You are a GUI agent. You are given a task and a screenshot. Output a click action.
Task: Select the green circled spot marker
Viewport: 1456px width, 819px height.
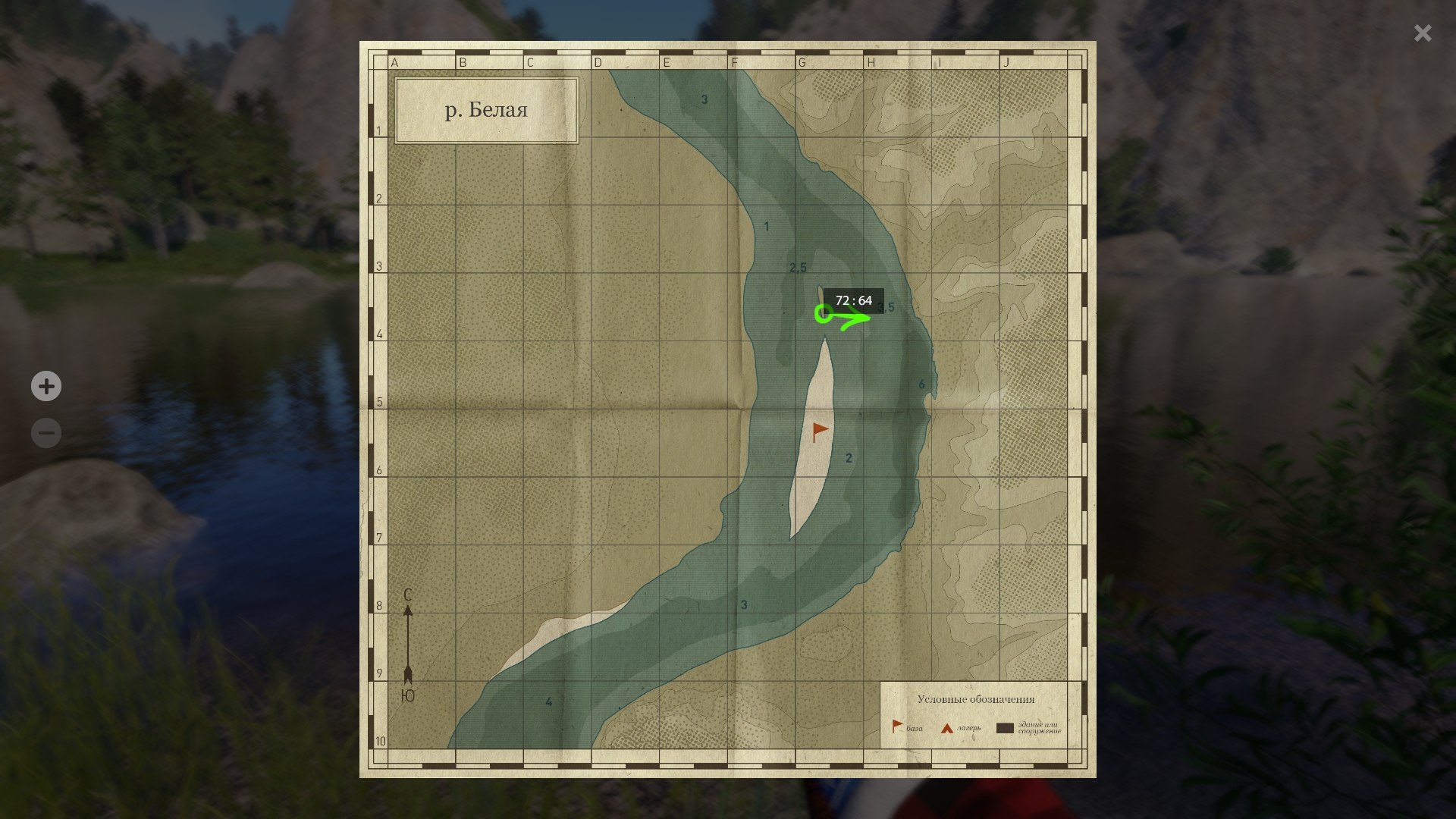[x=824, y=313]
